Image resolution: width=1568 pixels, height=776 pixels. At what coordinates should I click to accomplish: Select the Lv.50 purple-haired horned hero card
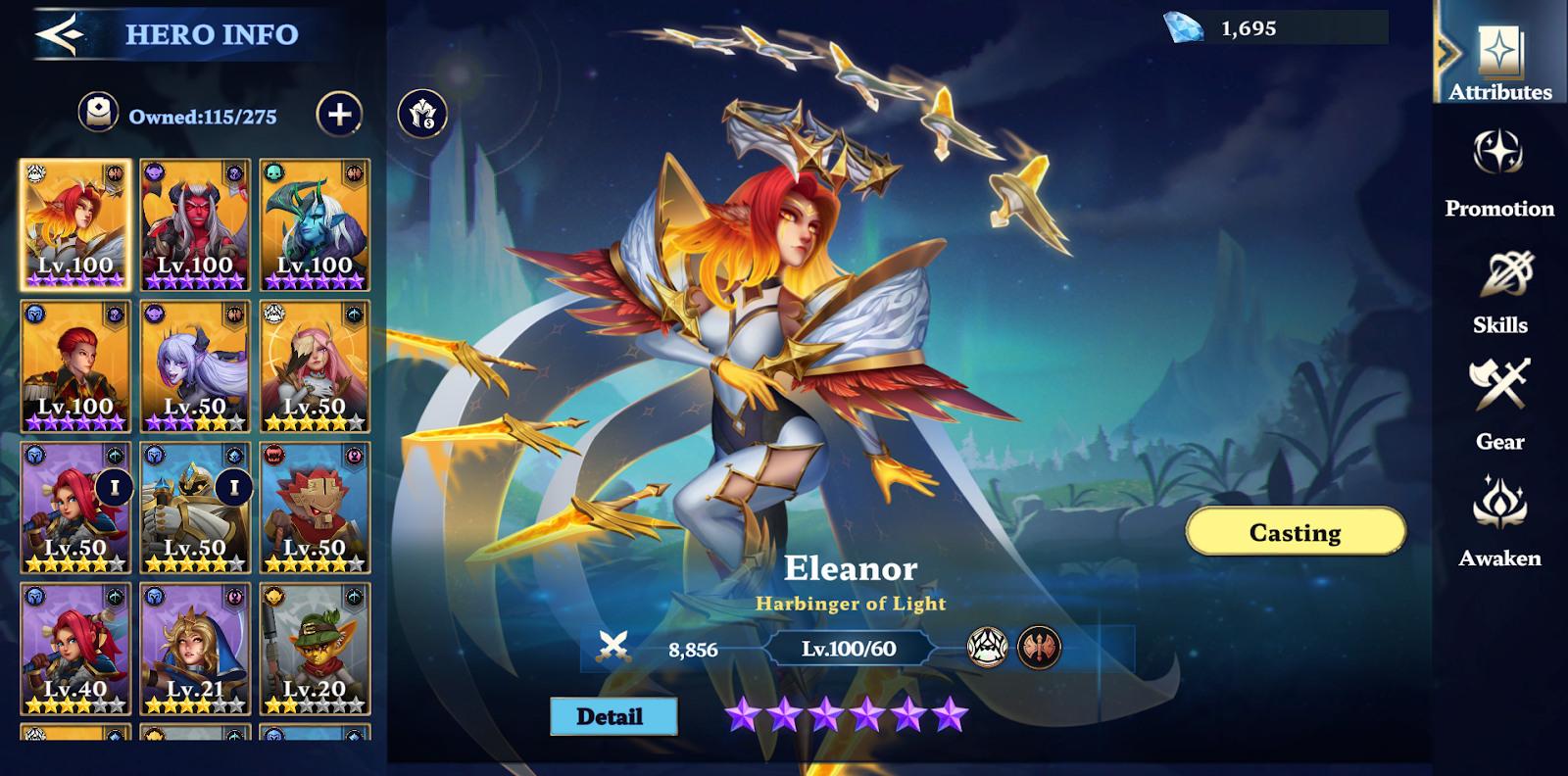click(195, 366)
